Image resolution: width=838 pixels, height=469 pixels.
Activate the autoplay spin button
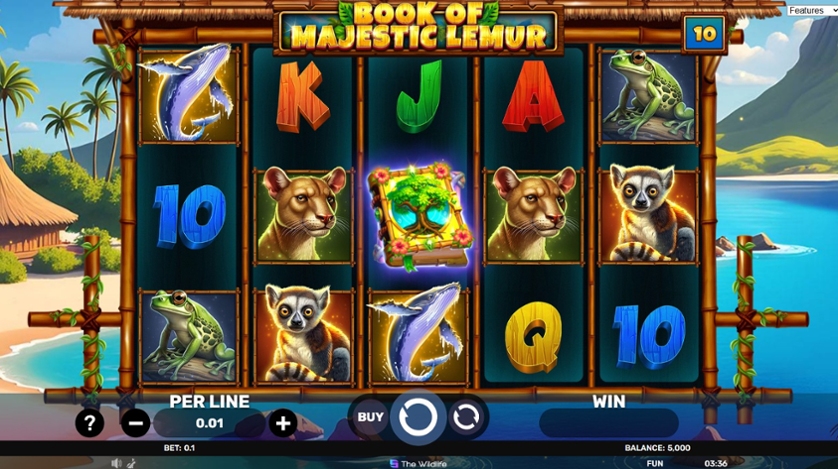point(467,417)
